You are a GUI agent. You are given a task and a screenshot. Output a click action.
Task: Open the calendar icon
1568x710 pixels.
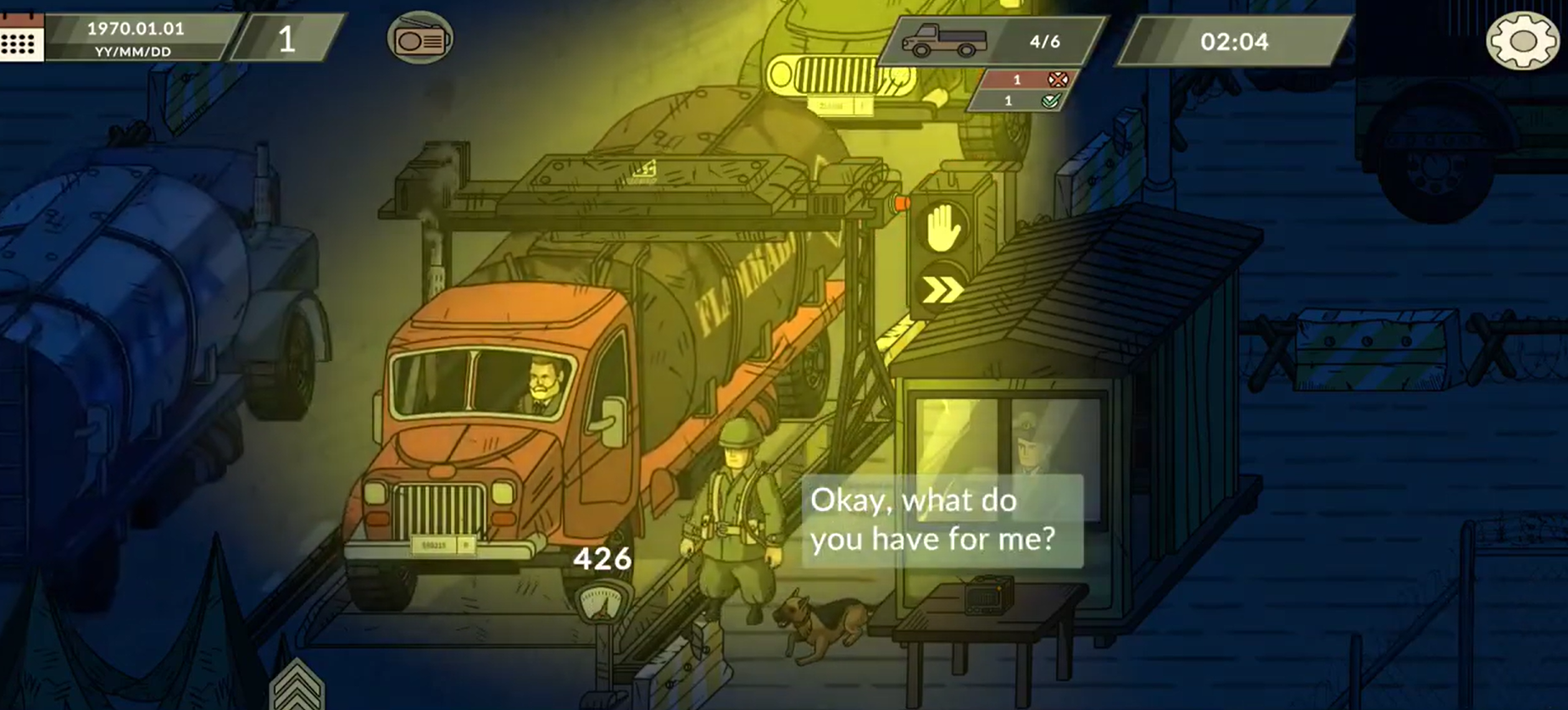click(20, 39)
